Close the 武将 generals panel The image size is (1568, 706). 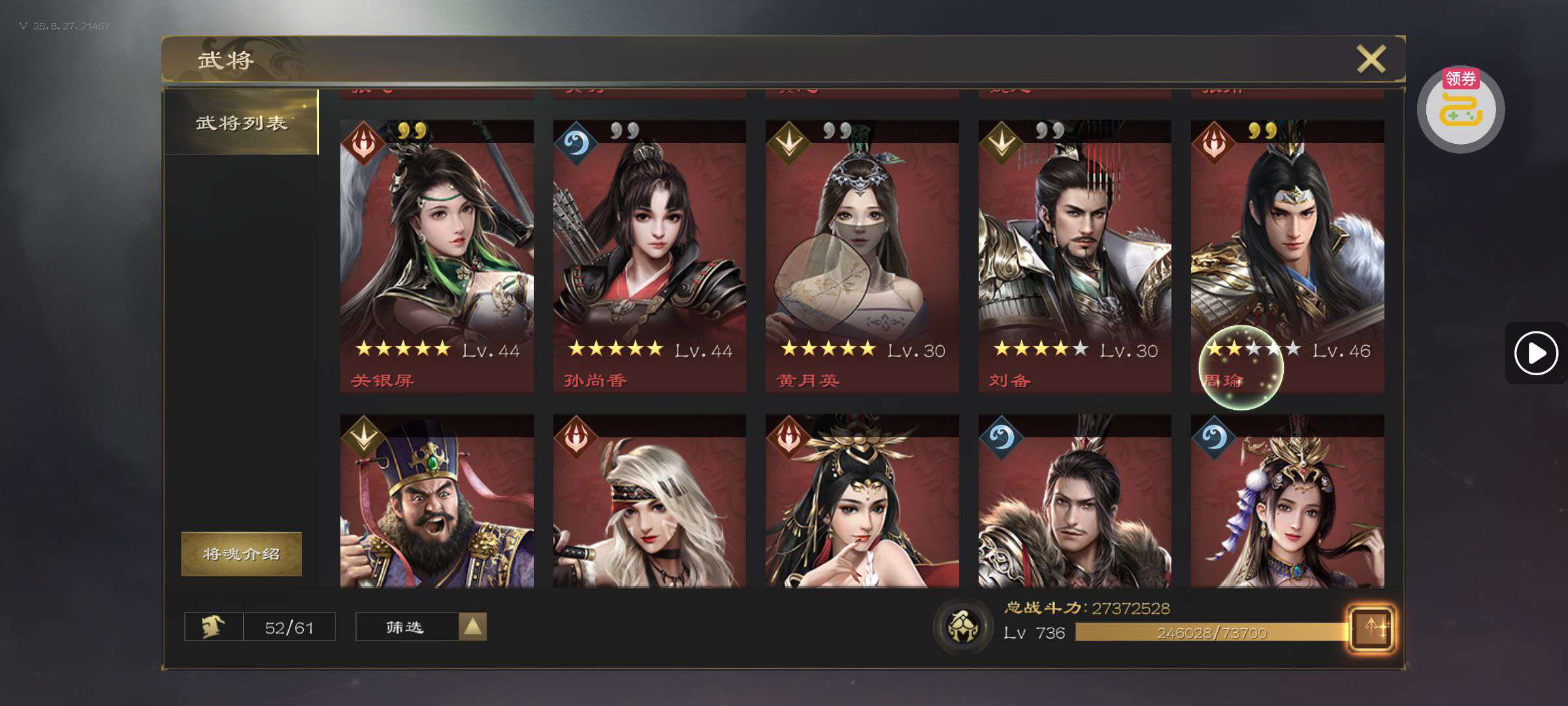pos(1371,59)
